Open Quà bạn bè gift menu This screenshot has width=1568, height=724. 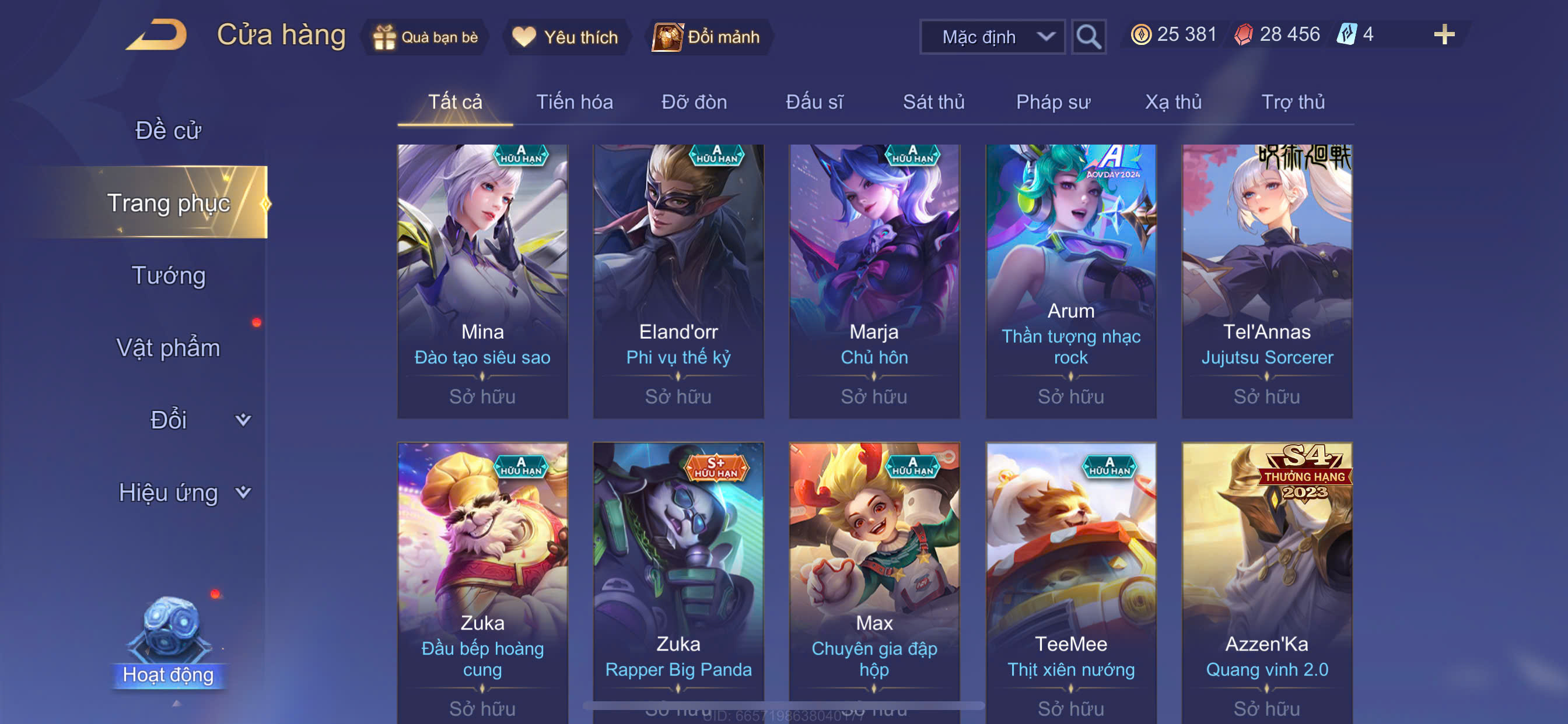(426, 37)
